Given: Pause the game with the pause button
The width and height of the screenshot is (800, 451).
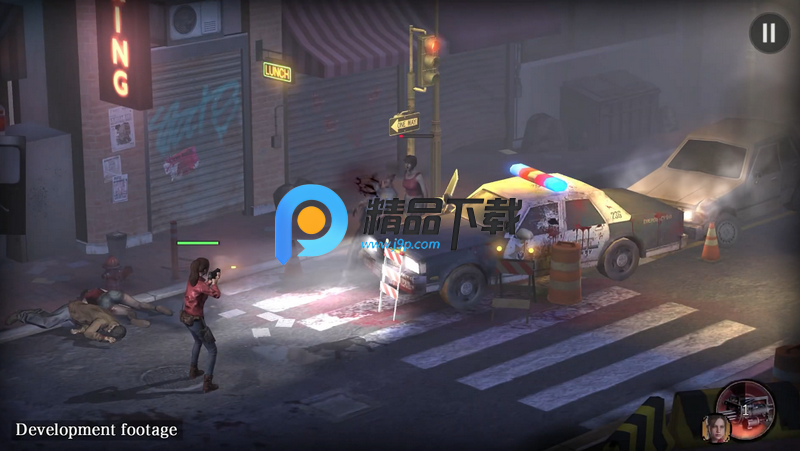Looking at the screenshot, I should pyautogui.click(x=768, y=33).
